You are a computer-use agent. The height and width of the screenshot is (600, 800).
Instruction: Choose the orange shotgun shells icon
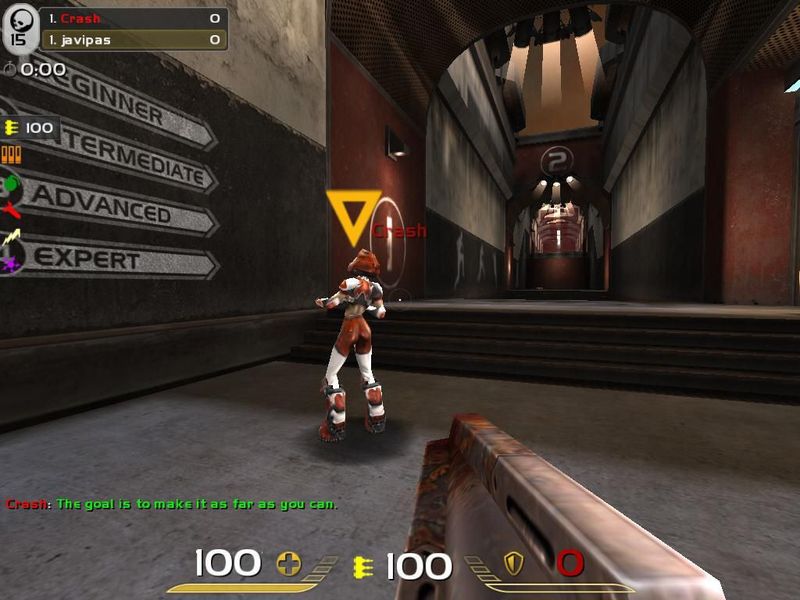12,155
